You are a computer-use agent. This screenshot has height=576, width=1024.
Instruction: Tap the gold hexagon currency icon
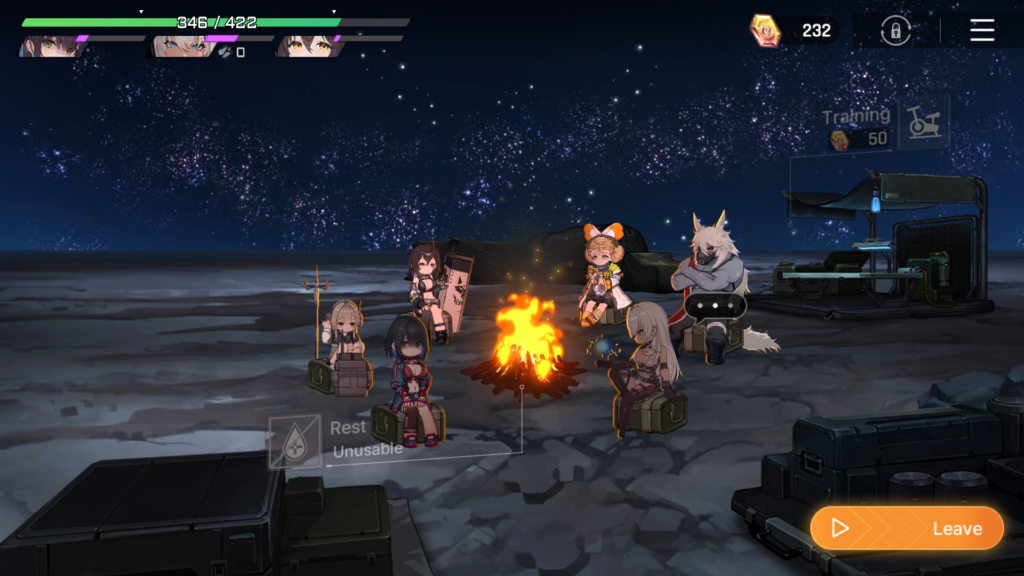click(x=765, y=31)
